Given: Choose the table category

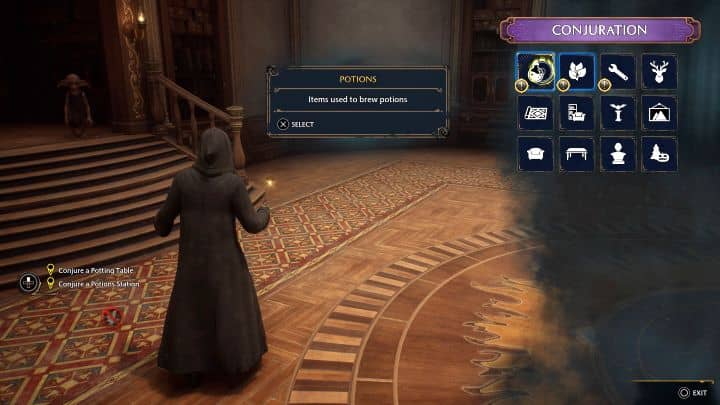Looking at the screenshot, I should point(577,153).
